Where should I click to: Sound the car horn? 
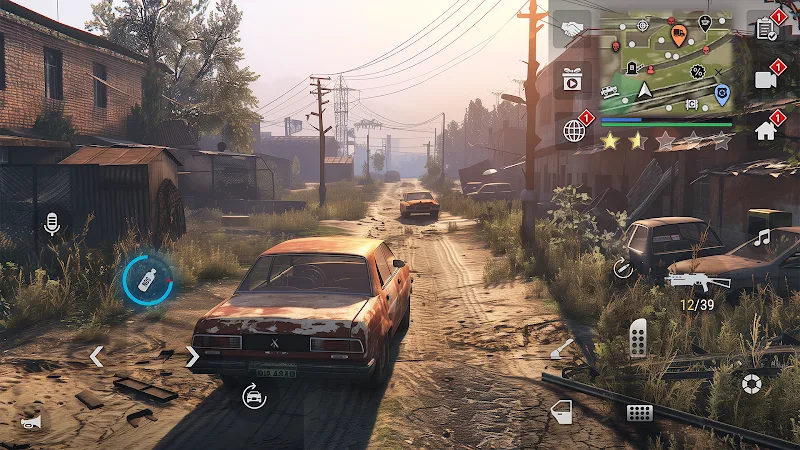(x=33, y=421)
